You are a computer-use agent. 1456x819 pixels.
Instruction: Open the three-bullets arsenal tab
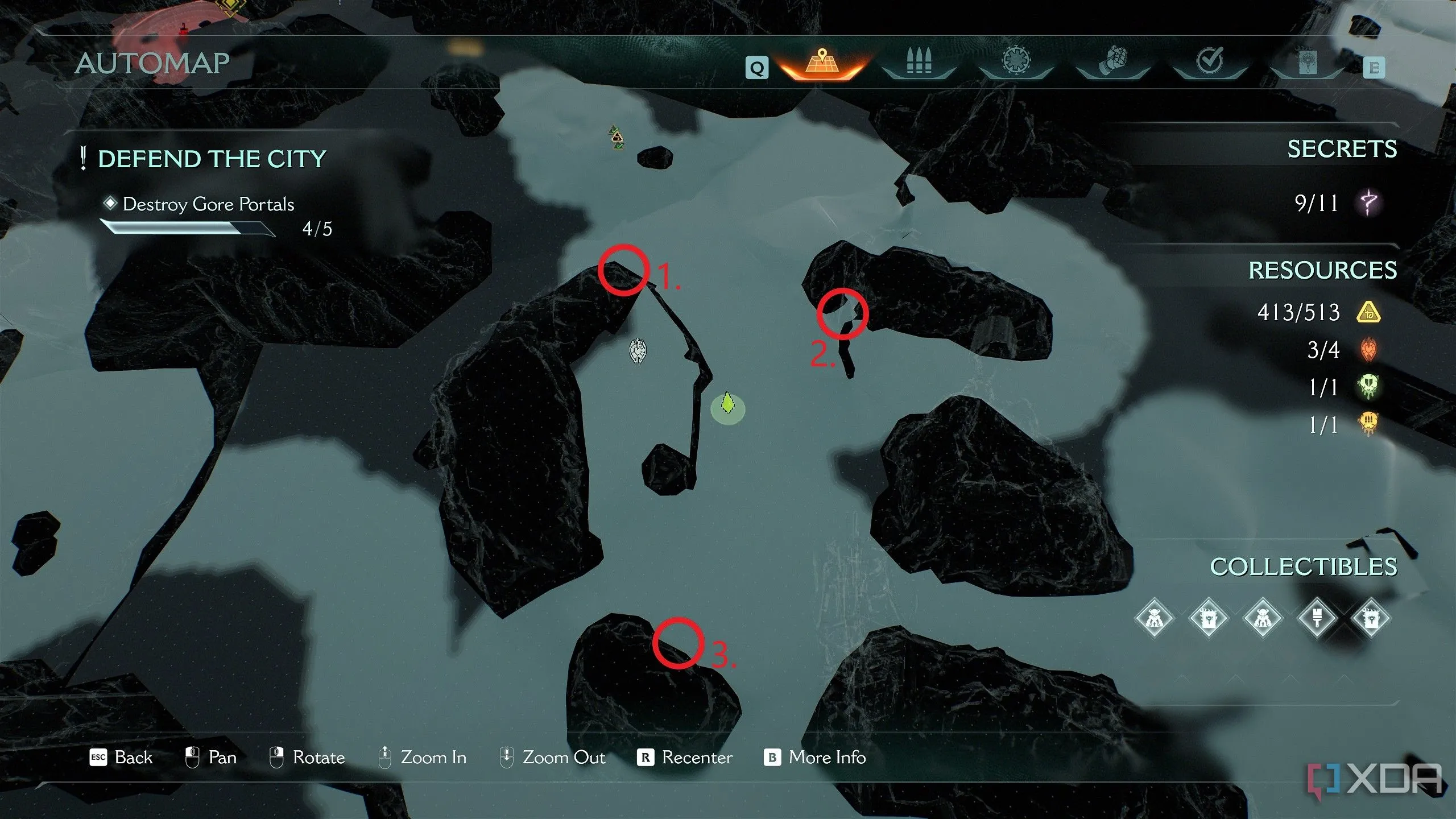coord(919,63)
